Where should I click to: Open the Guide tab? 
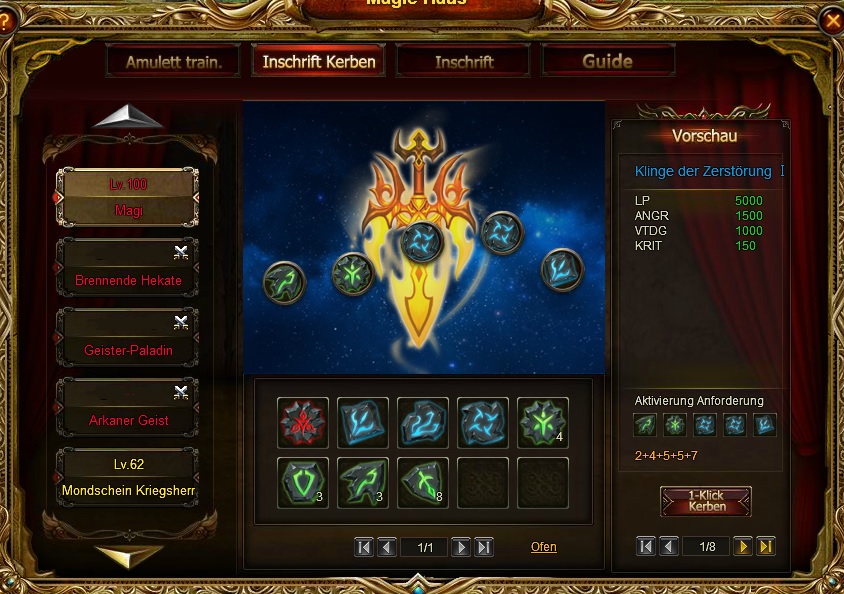click(x=607, y=61)
